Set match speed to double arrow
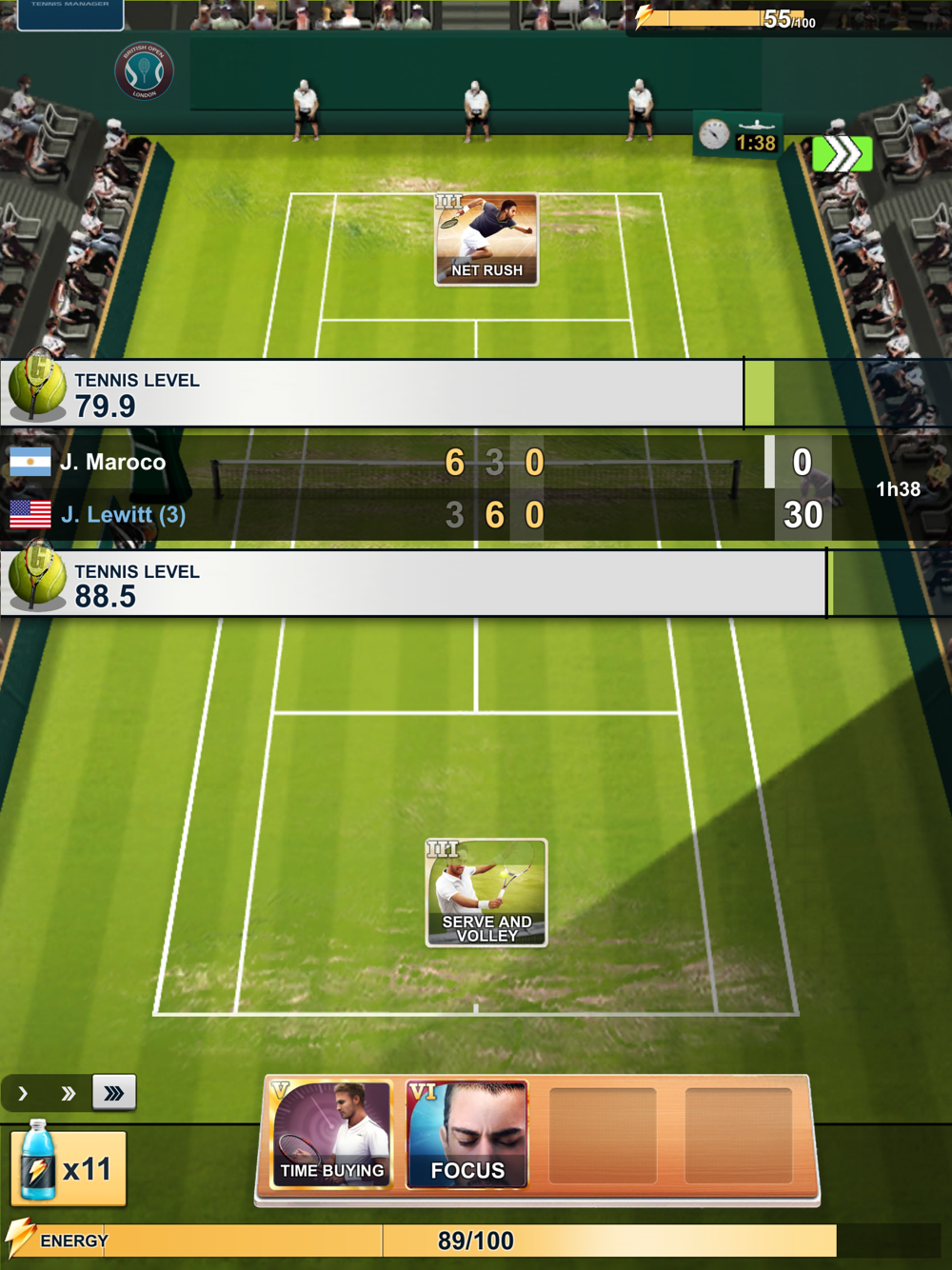The height and width of the screenshot is (1270, 952). pyautogui.click(x=69, y=1094)
